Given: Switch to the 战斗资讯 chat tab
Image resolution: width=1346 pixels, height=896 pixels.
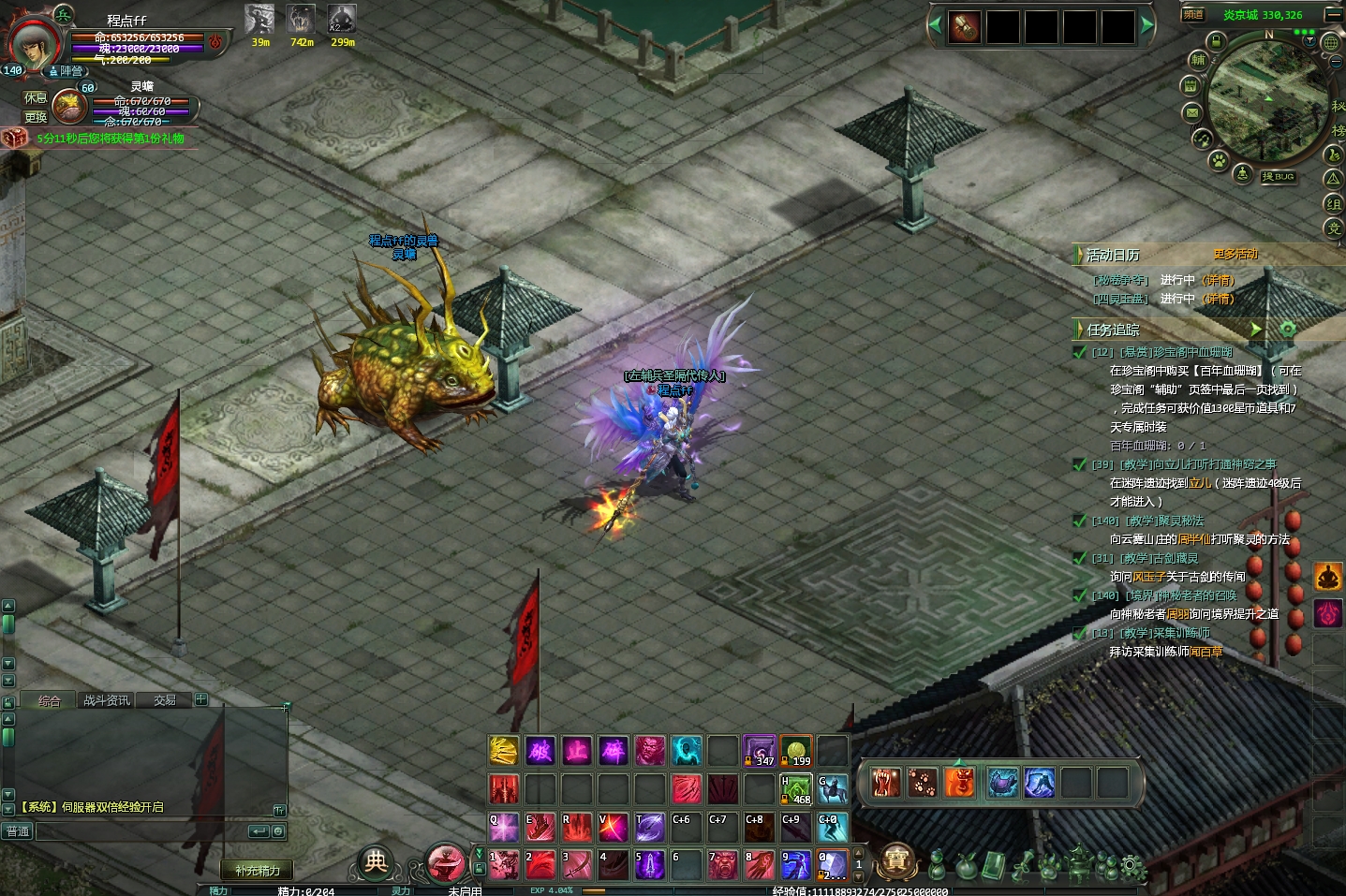Looking at the screenshot, I should point(107,700).
